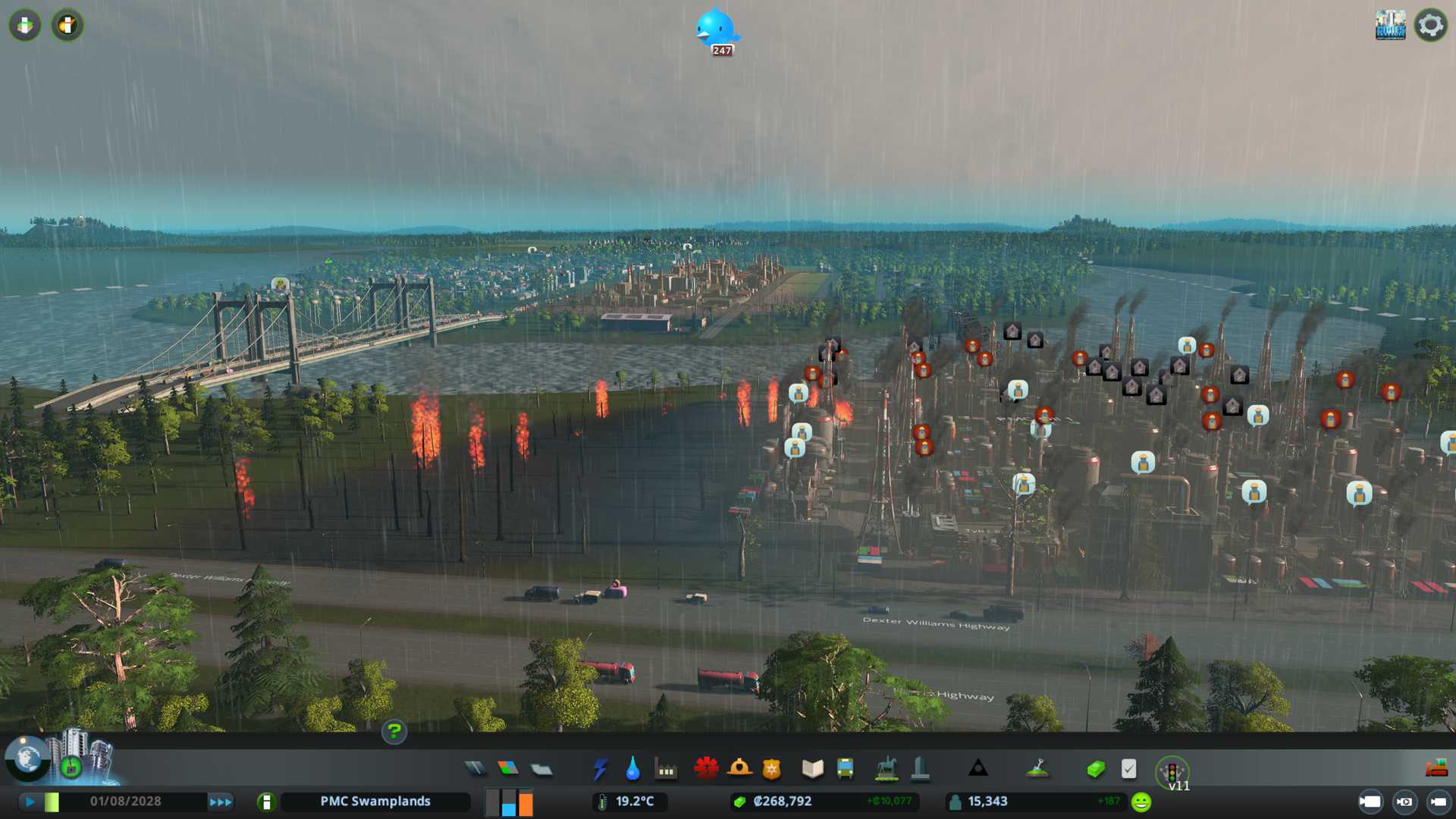The width and height of the screenshot is (1456, 819).
Task: Open the Policies checklist panel
Action: click(1128, 769)
